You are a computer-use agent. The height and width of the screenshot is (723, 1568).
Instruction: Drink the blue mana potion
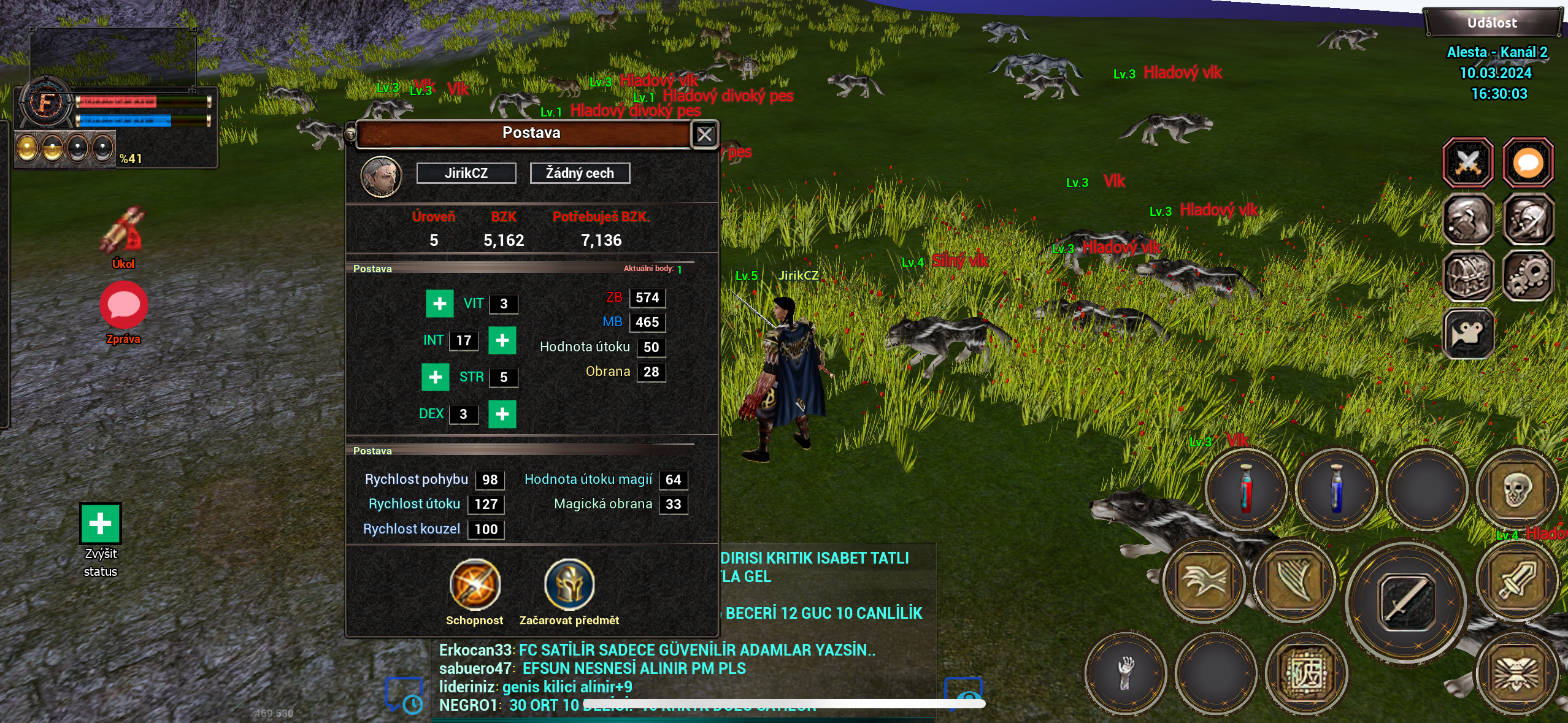(1336, 490)
